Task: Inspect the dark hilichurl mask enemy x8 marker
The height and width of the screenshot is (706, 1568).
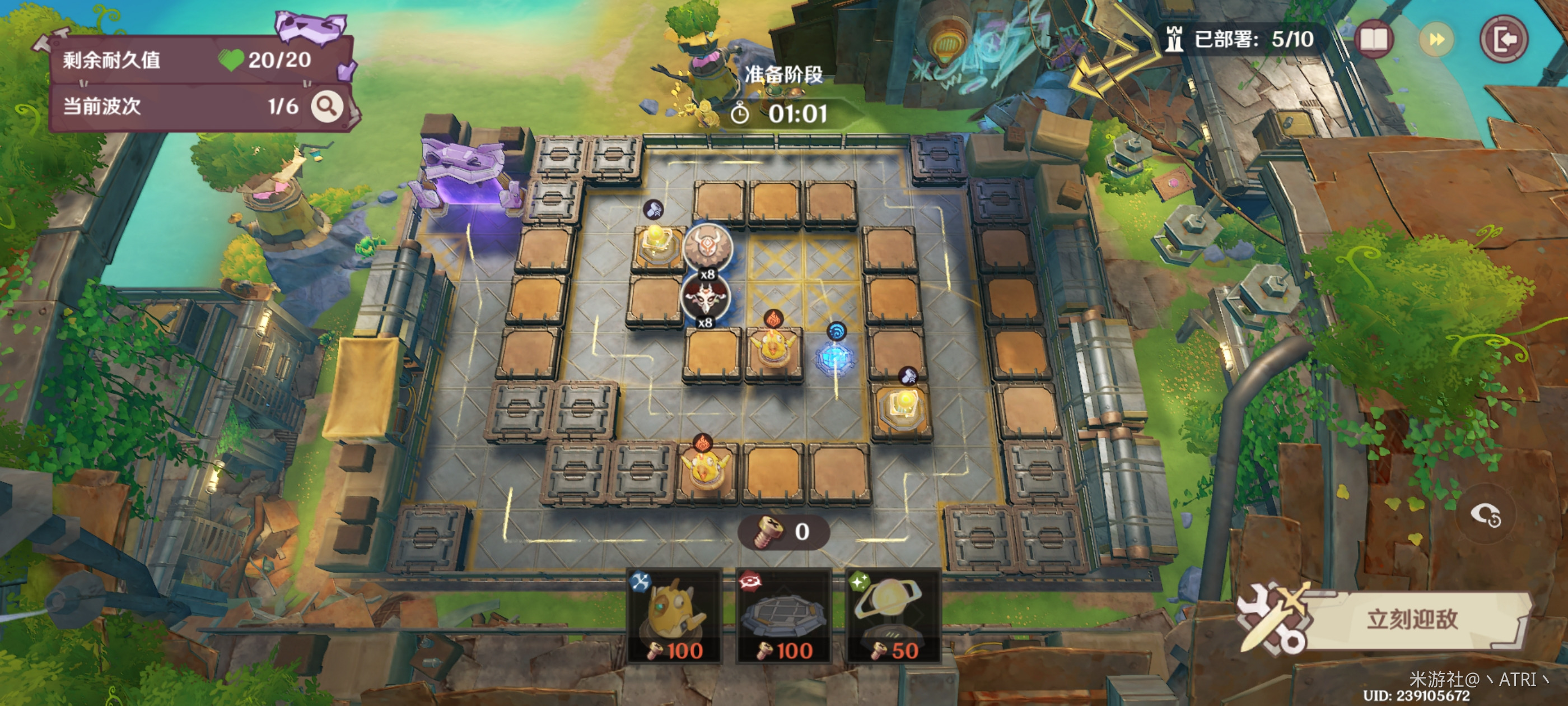Action: (x=704, y=296)
